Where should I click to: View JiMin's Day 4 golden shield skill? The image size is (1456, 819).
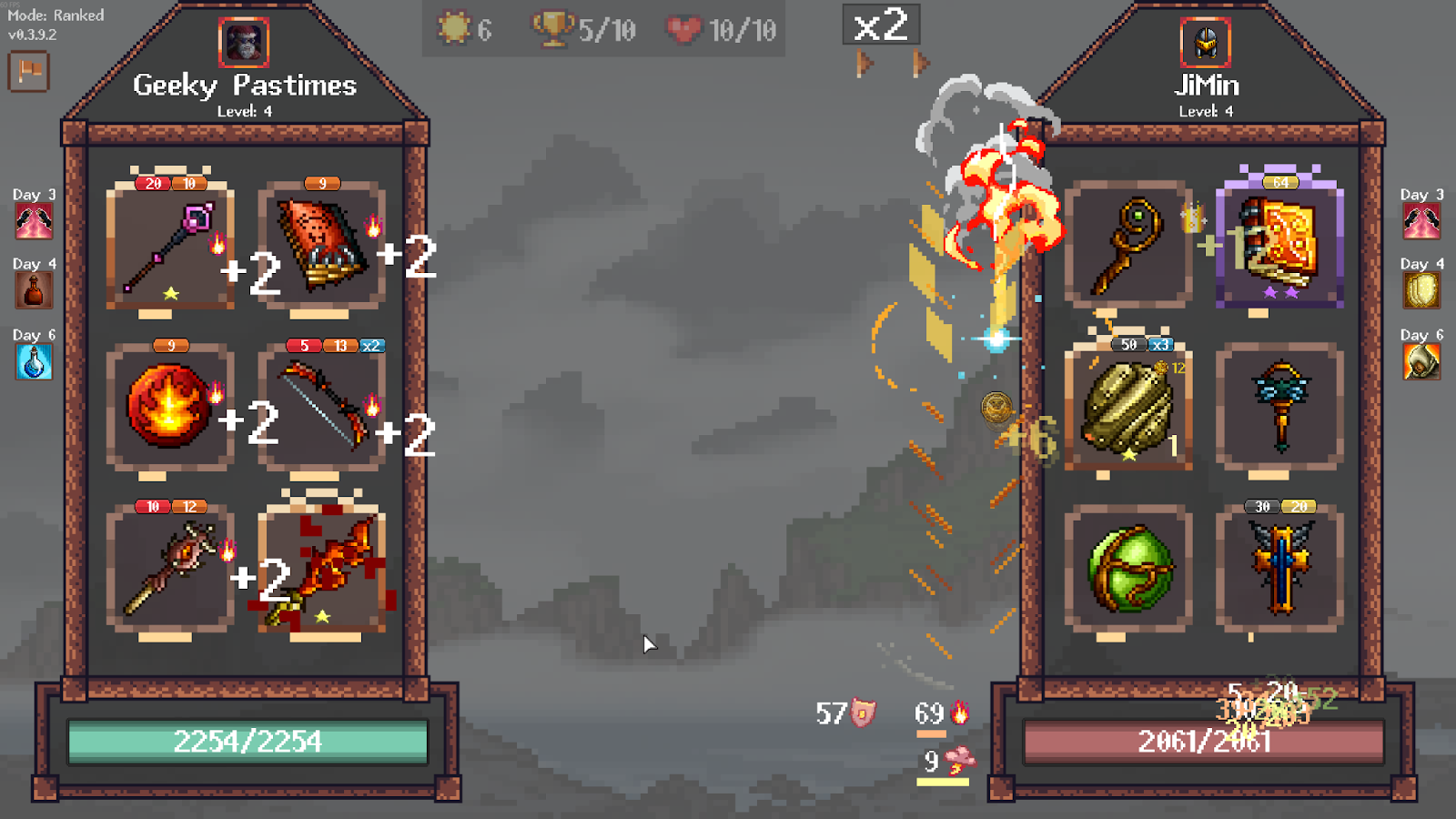pos(1421,291)
